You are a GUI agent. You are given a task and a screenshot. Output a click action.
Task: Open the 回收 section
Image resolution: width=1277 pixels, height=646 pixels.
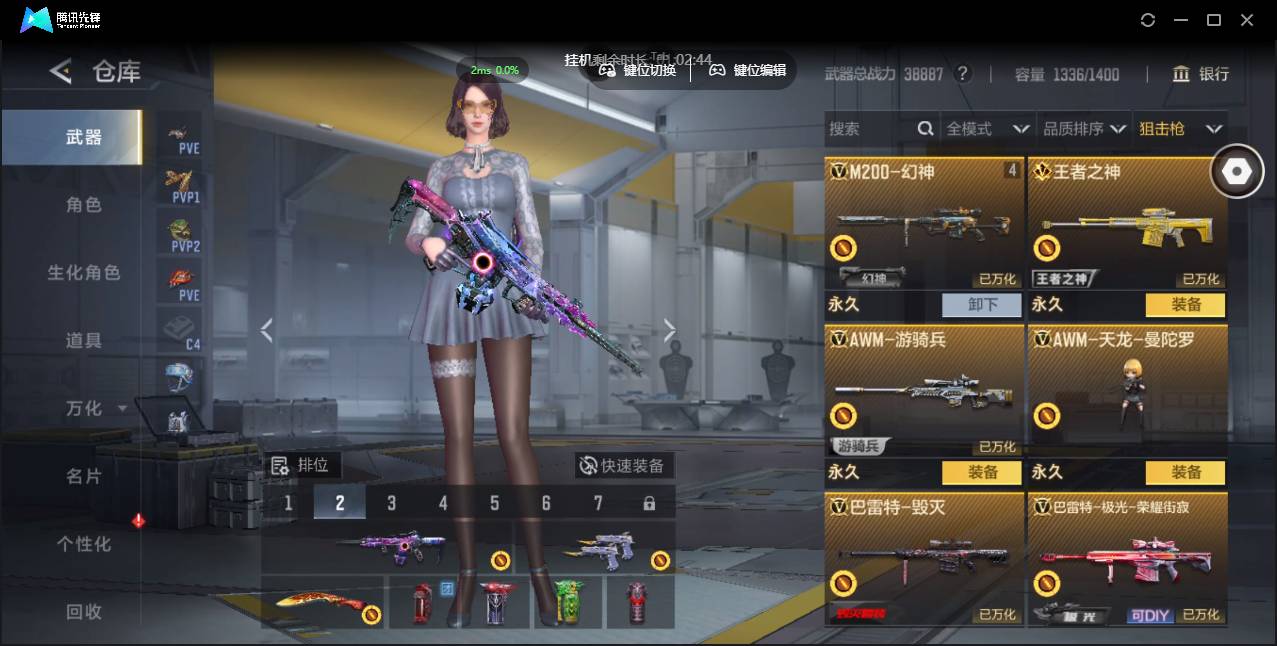[x=84, y=611]
